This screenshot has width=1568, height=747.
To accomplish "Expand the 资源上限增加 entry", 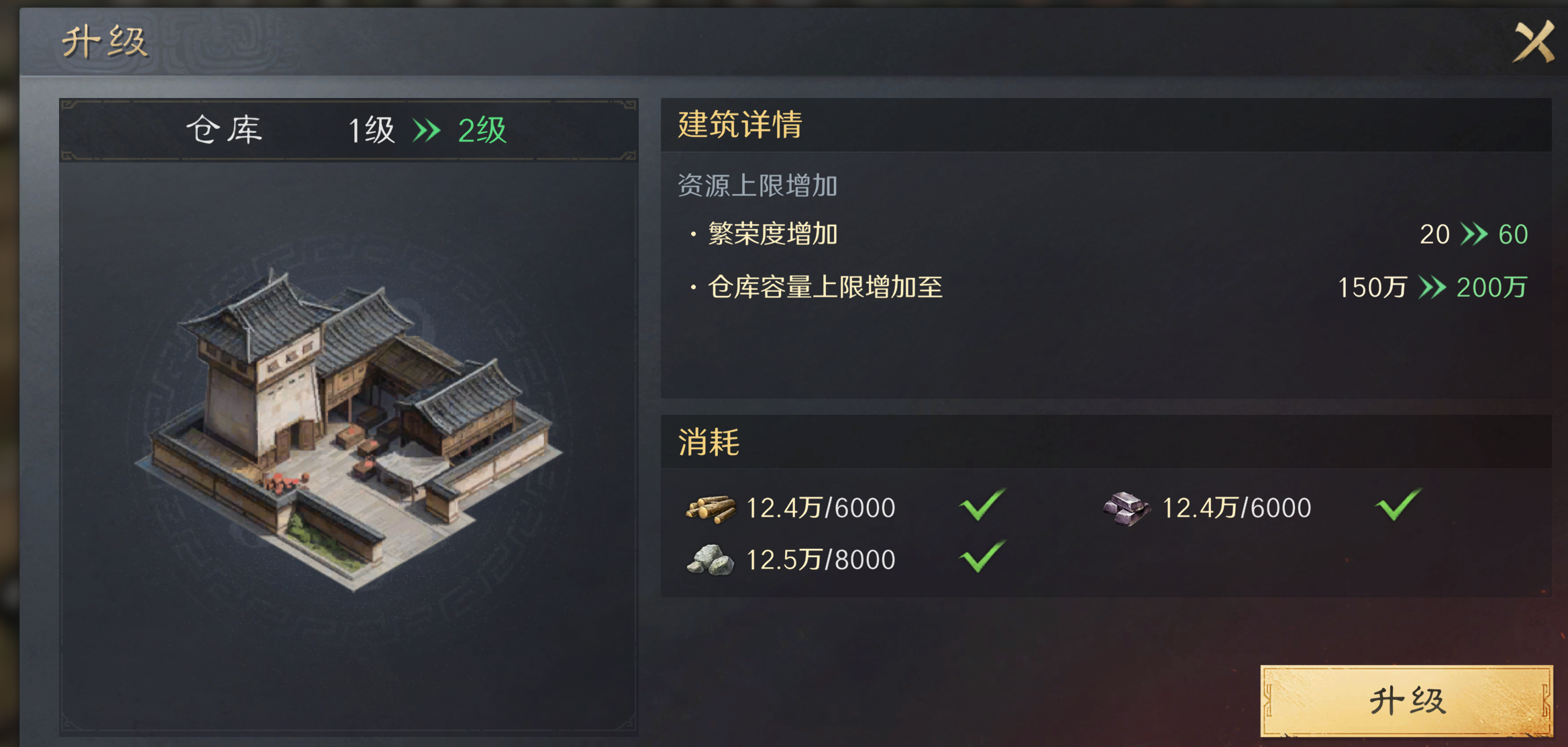I will 756,187.
